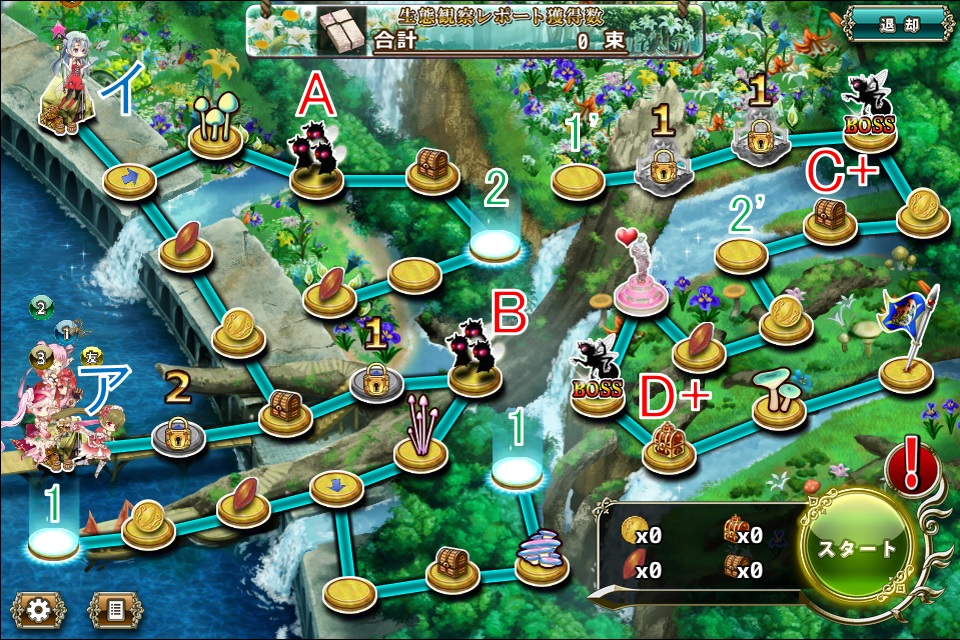Begin the stage with the スタート button
Viewport: 960px width, 640px height.
click(858, 549)
